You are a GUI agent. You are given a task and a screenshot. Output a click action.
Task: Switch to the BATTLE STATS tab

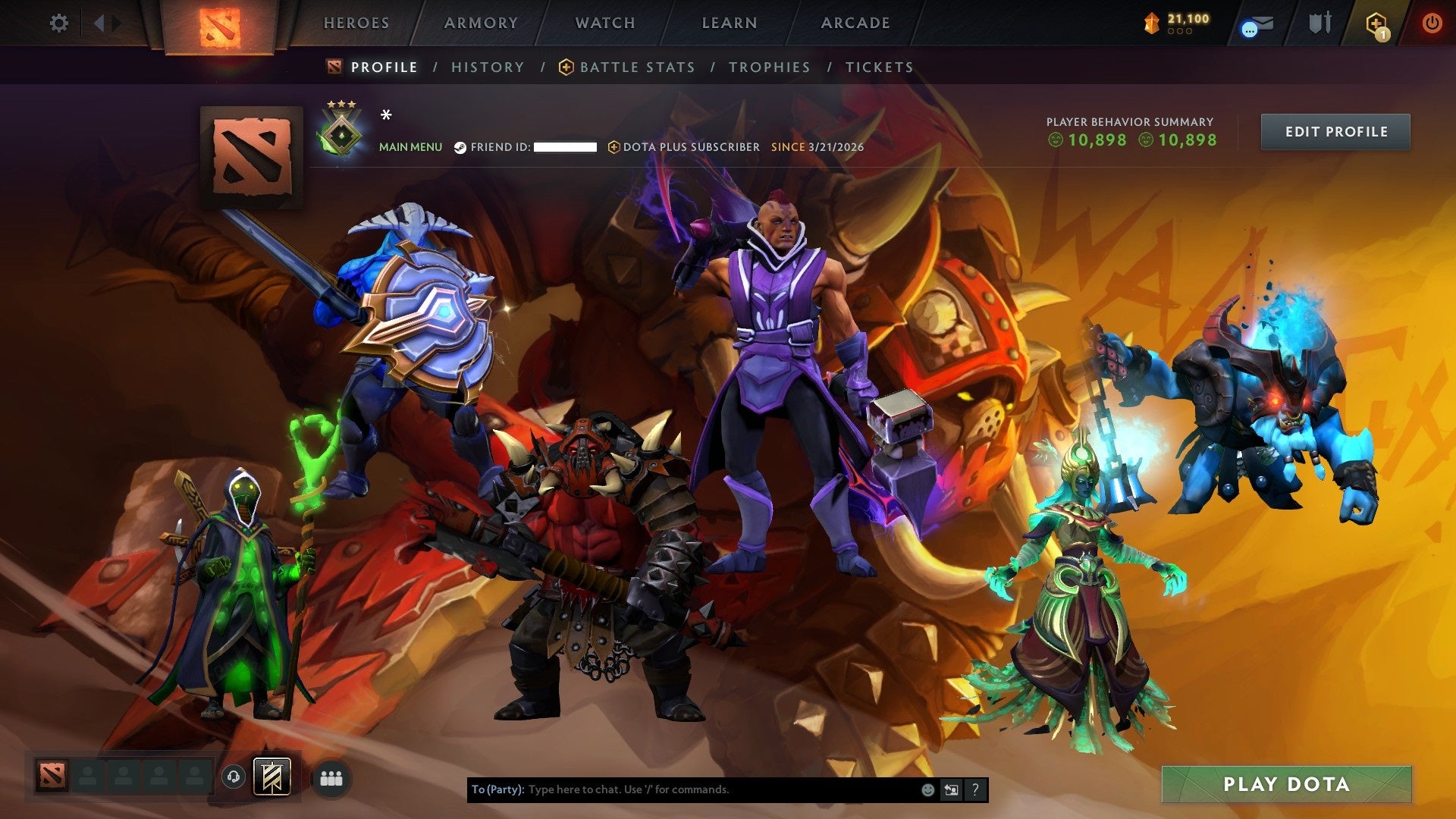coord(636,67)
